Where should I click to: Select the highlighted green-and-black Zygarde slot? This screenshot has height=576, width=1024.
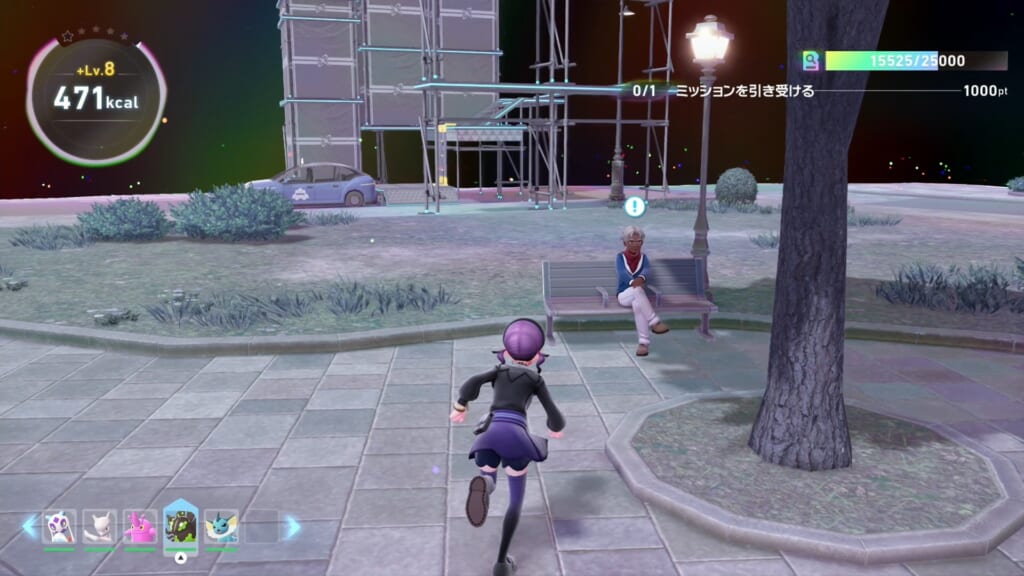[181, 527]
